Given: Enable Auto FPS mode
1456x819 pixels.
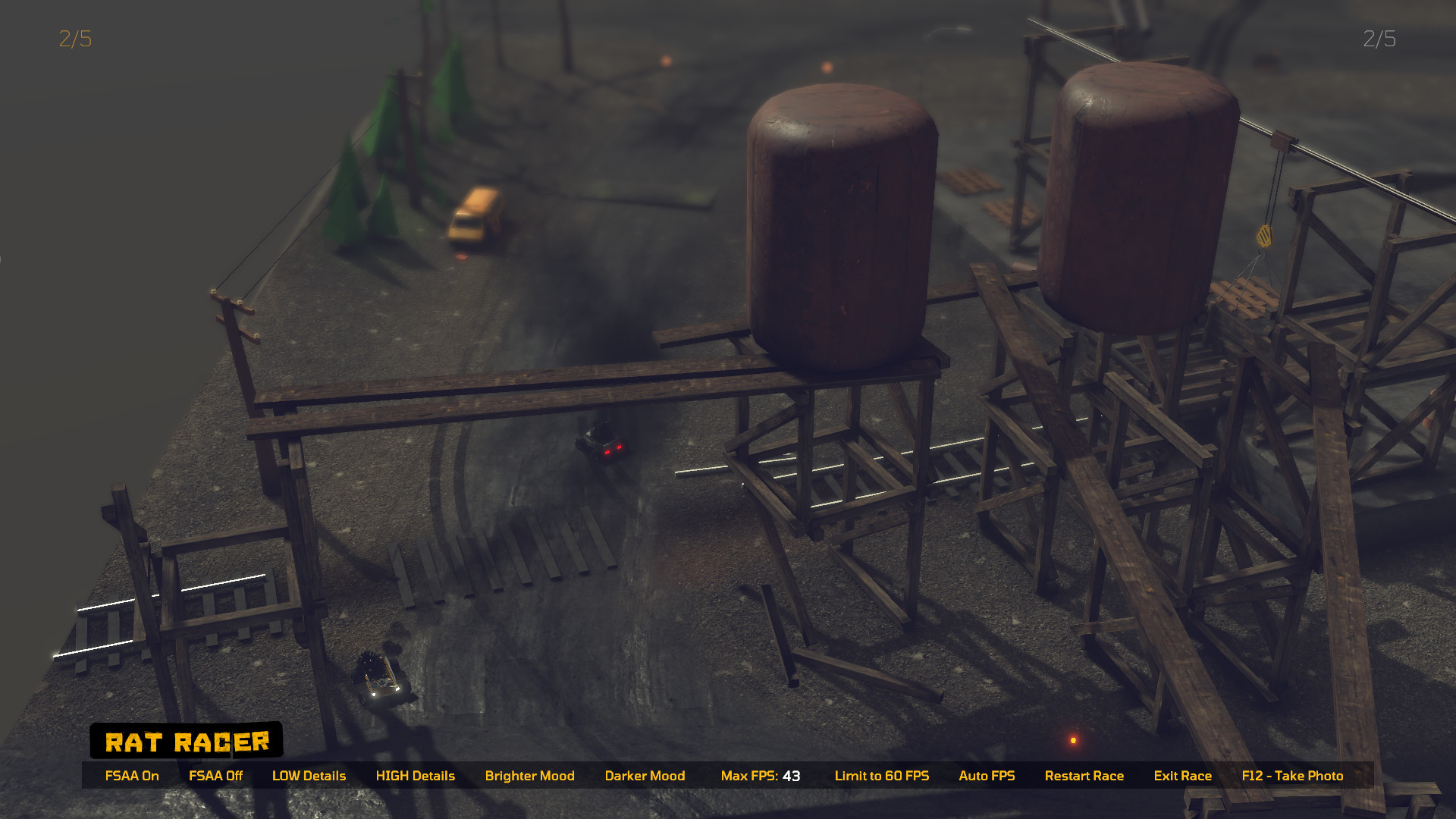Looking at the screenshot, I should point(987,776).
